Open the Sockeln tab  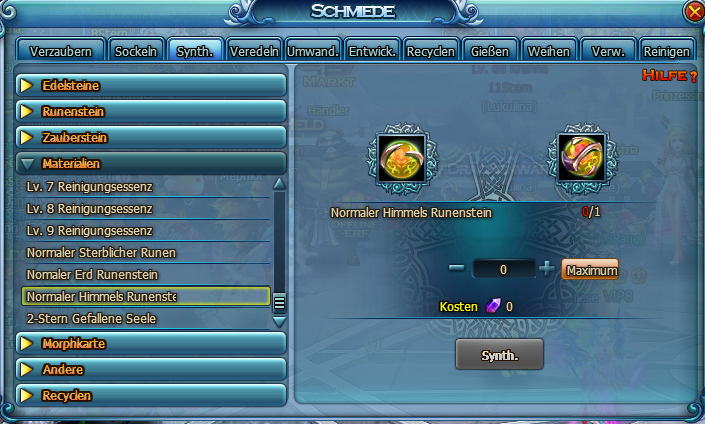136,51
